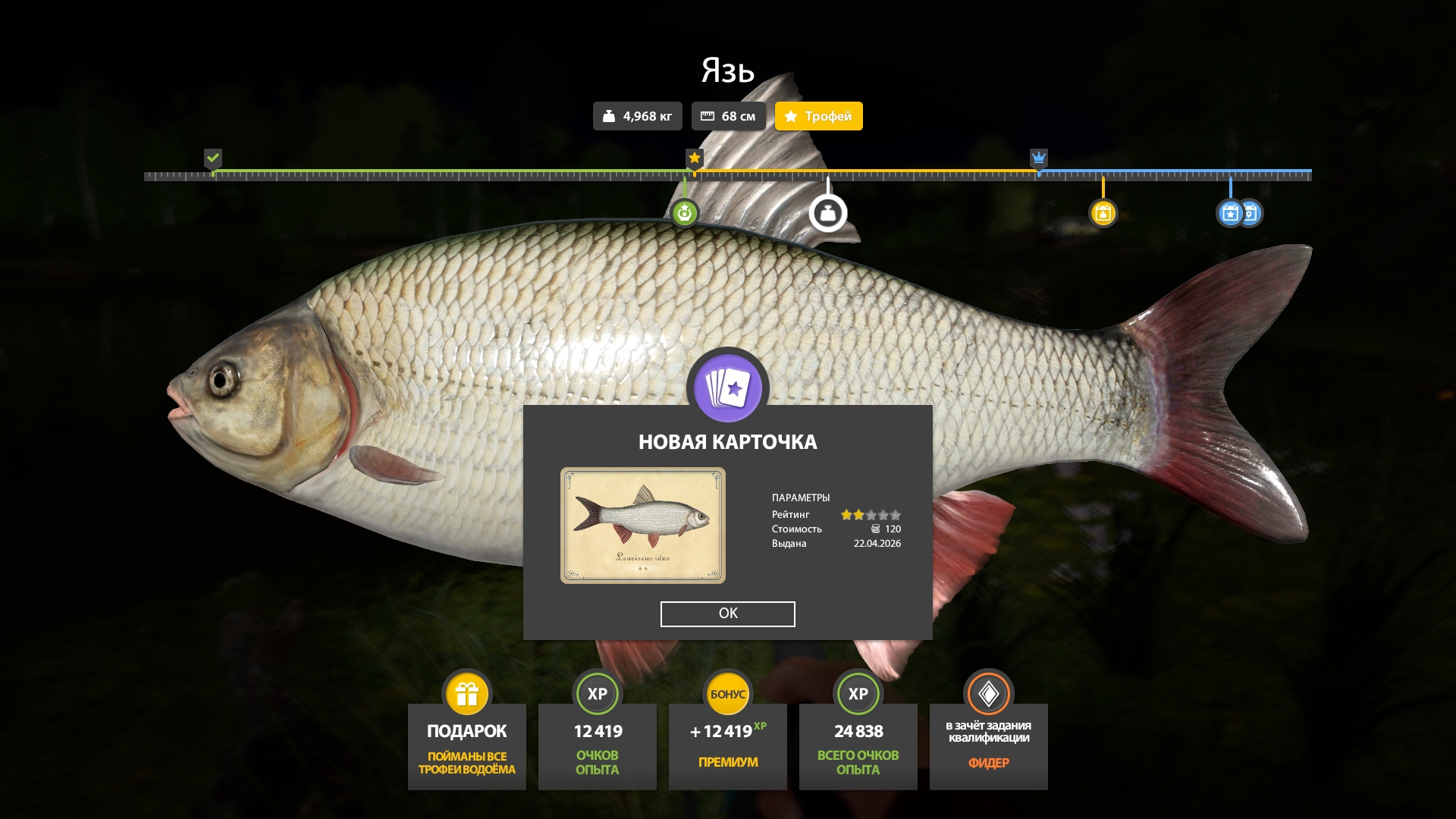
Task: Click the yellow star trophy marker
Action: (x=694, y=158)
